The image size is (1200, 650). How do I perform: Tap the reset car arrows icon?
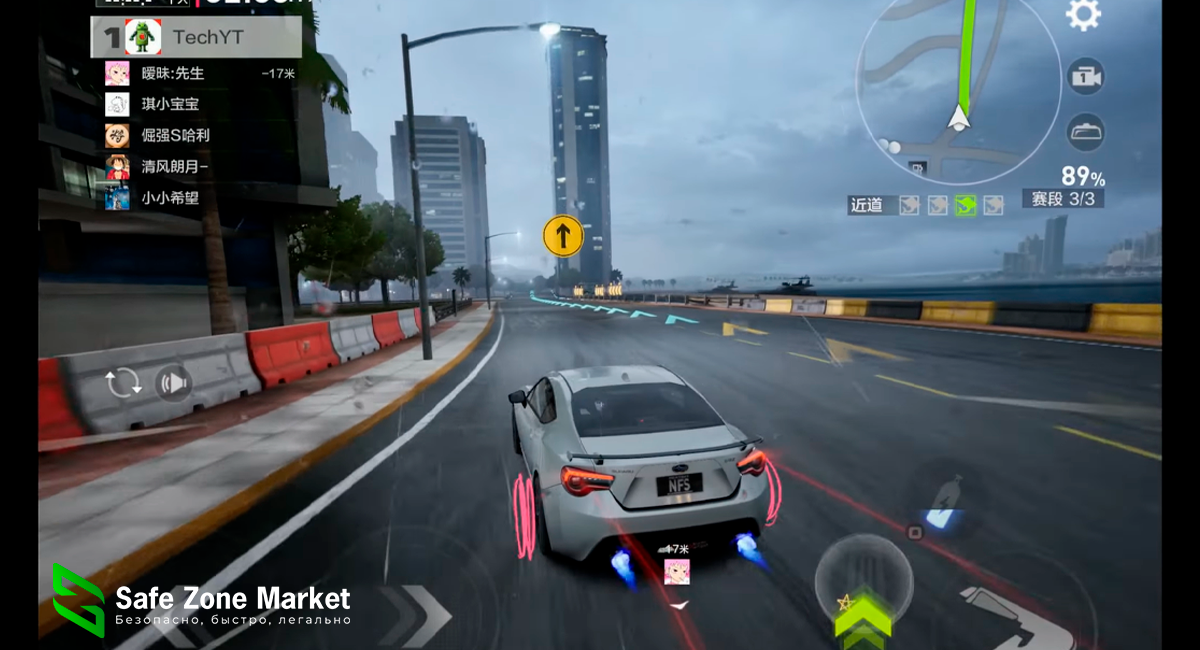pos(122,383)
